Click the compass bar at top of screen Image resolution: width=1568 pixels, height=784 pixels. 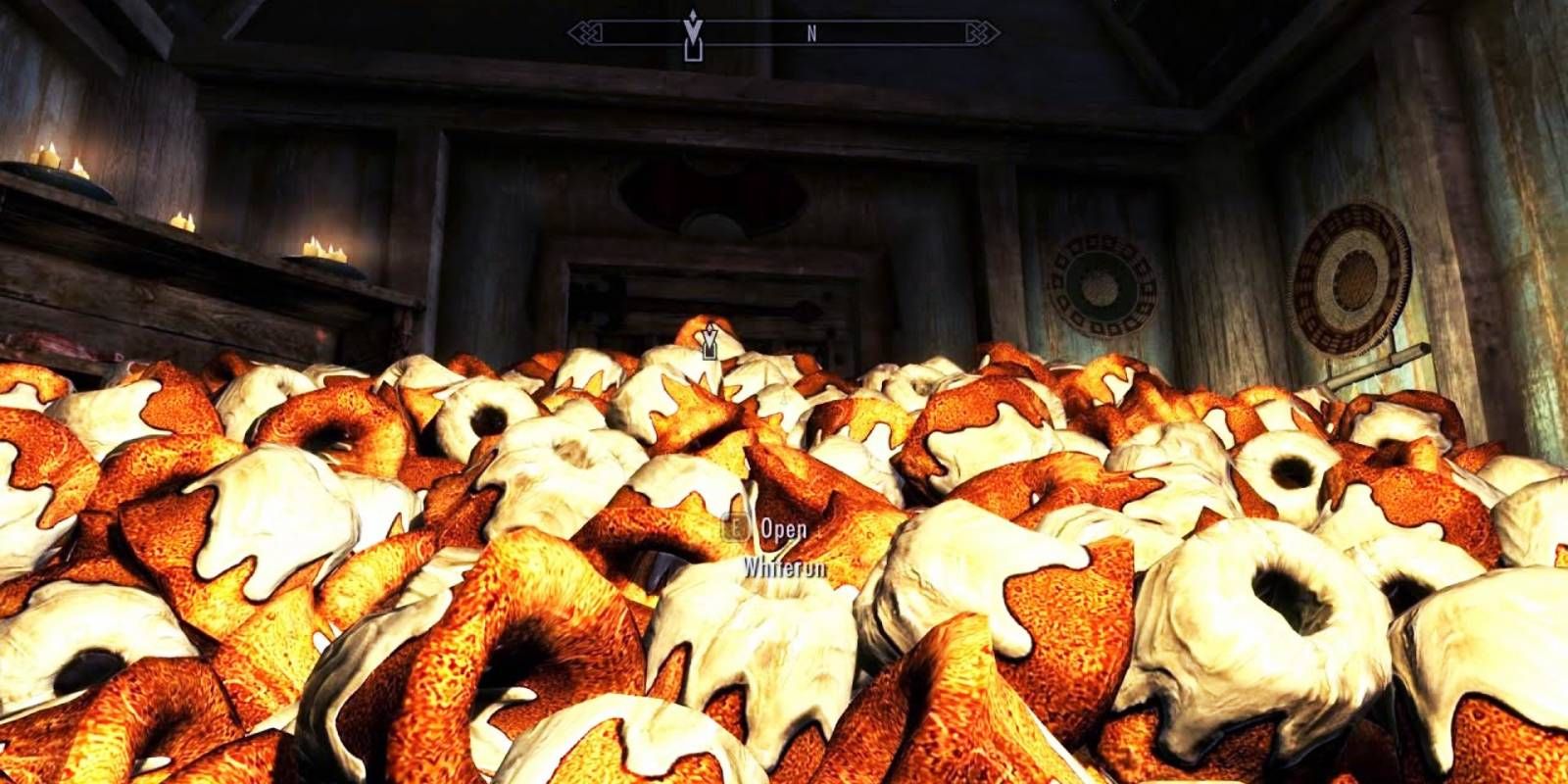click(774, 32)
